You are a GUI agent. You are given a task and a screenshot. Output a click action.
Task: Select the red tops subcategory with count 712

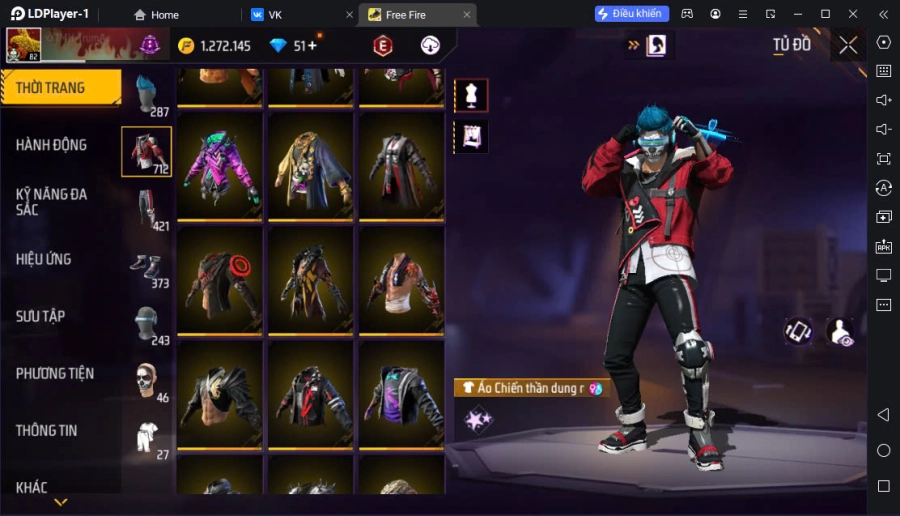click(146, 152)
